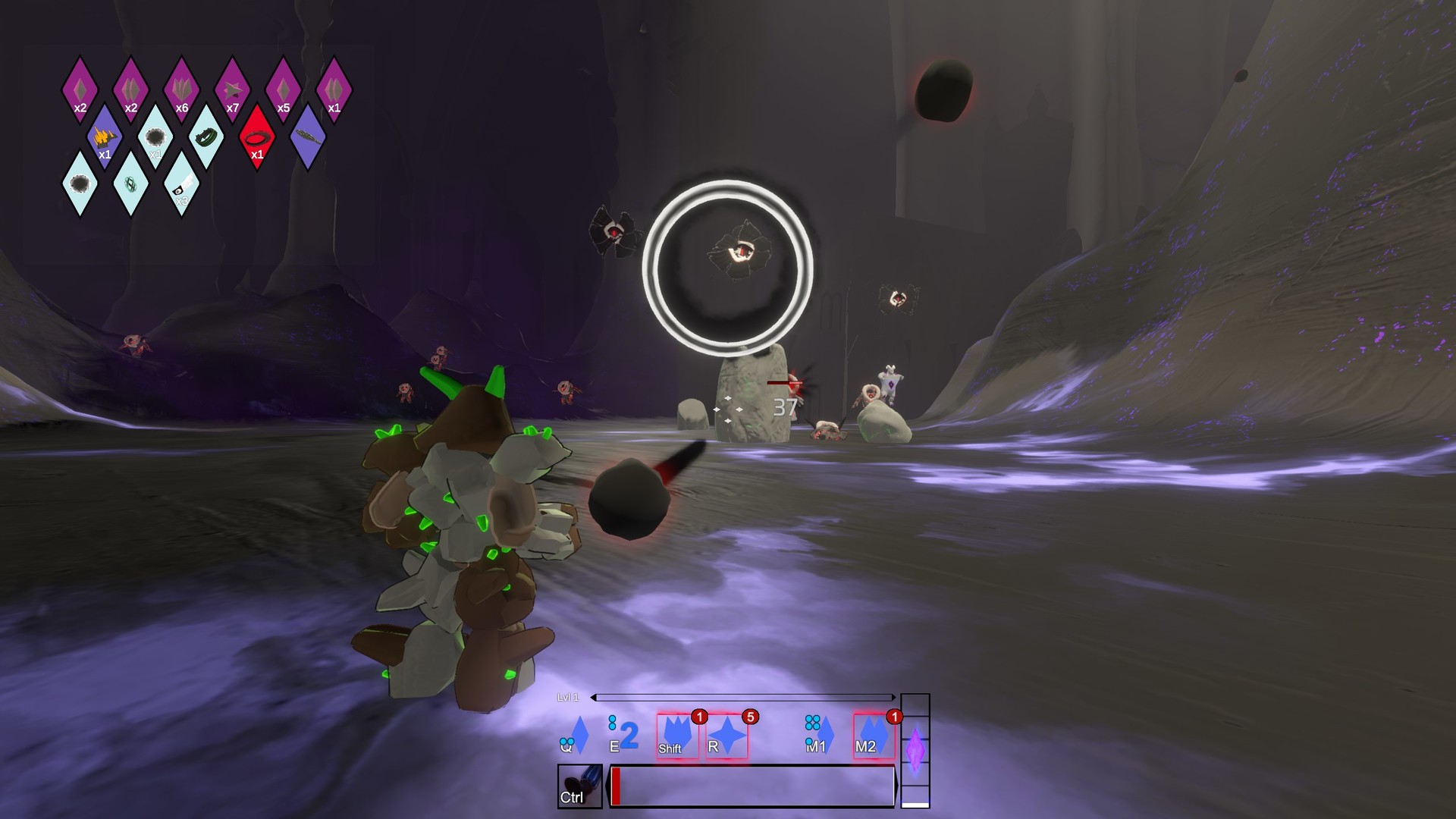Click the magenta petal pickup showing x6

coord(180,86)
